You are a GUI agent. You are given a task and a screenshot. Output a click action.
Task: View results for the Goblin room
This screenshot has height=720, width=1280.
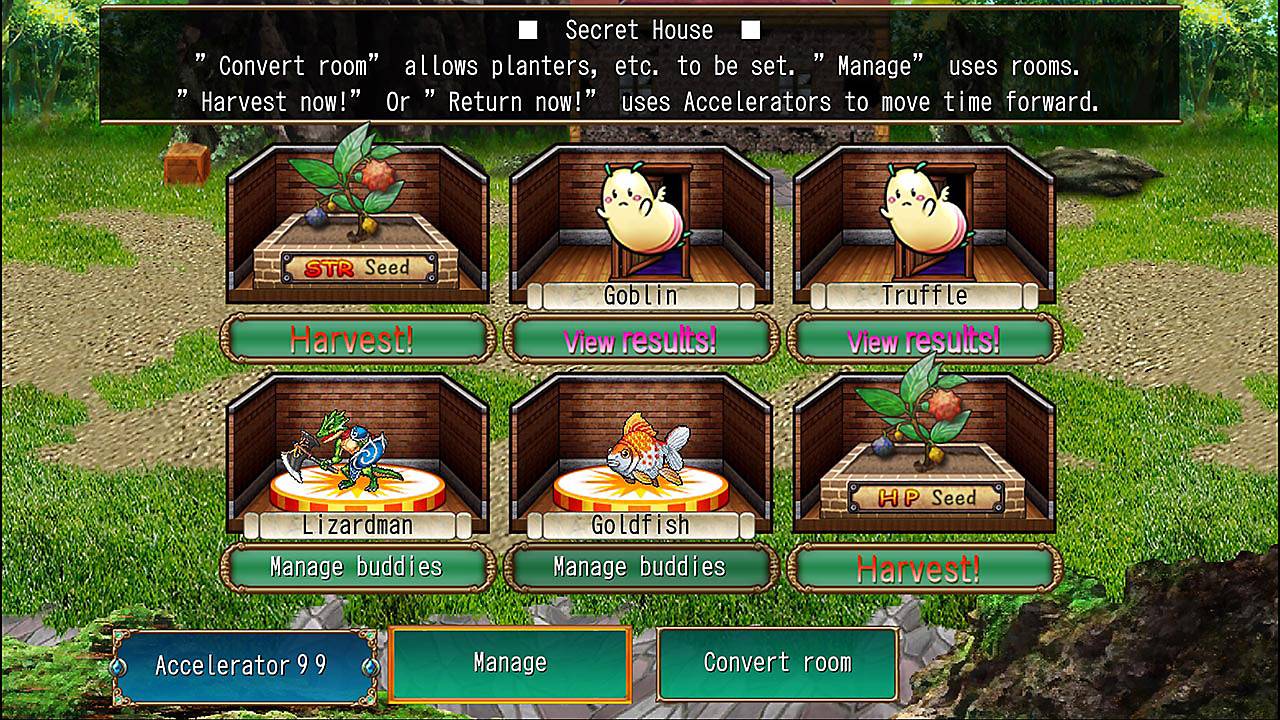(x=640, y=339)
